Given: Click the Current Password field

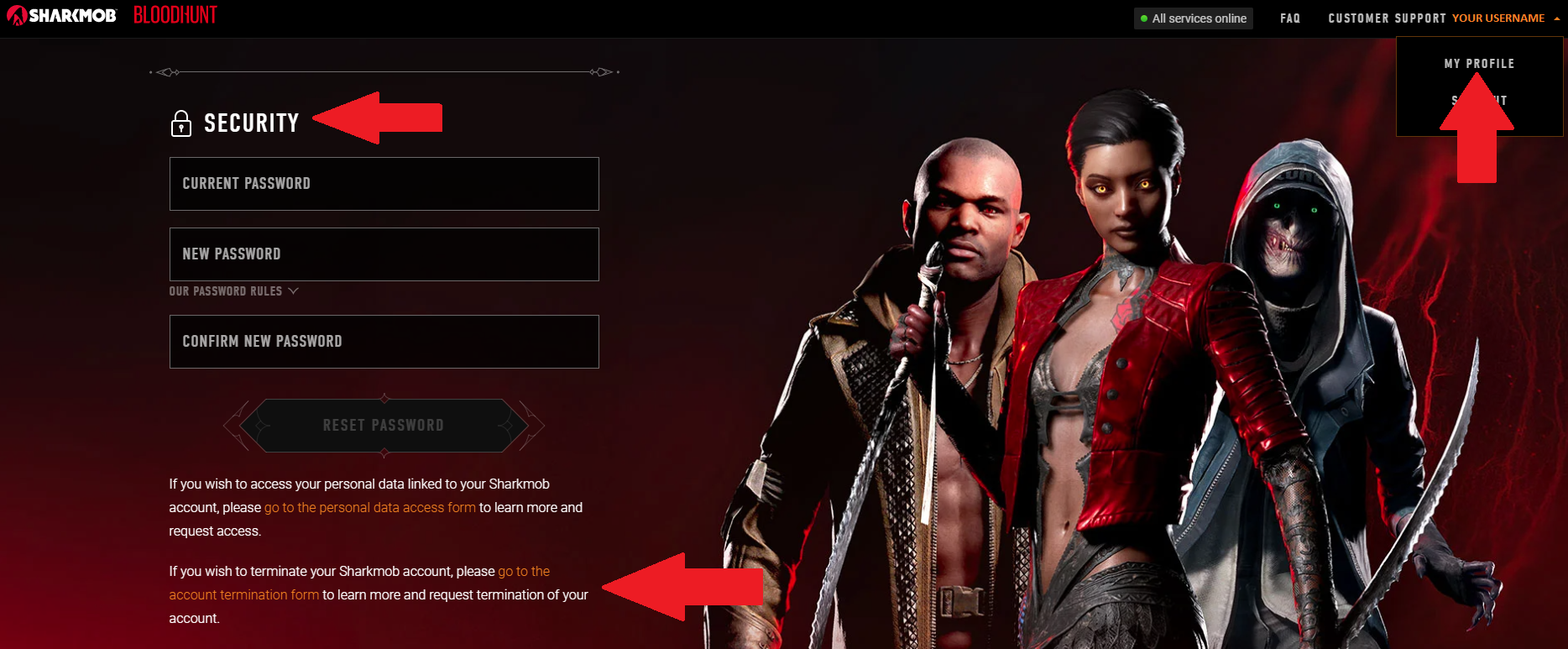Looking at the screenshot, I should pos(384,184).
